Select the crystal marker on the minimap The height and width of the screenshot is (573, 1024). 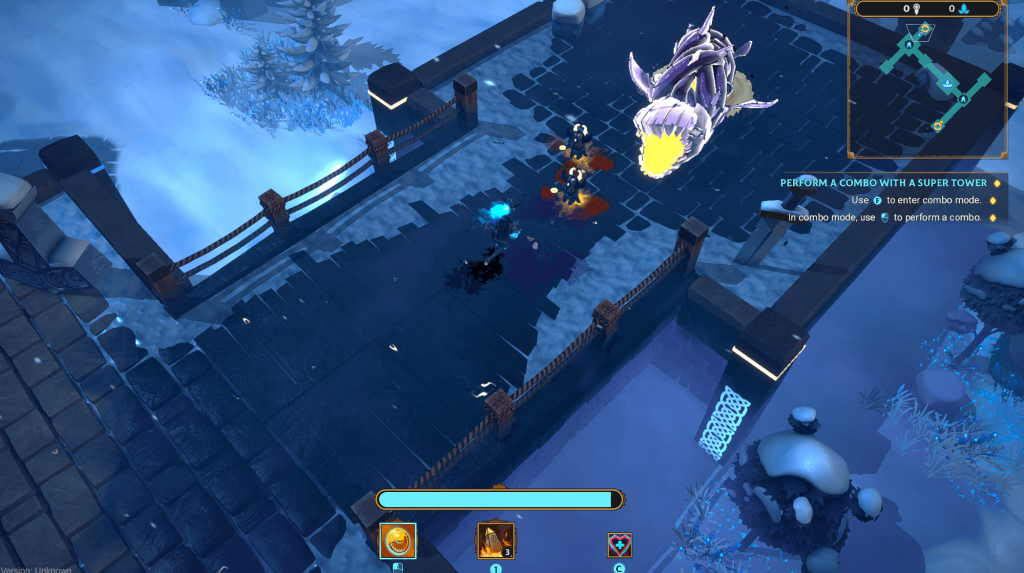pos(945,85)
